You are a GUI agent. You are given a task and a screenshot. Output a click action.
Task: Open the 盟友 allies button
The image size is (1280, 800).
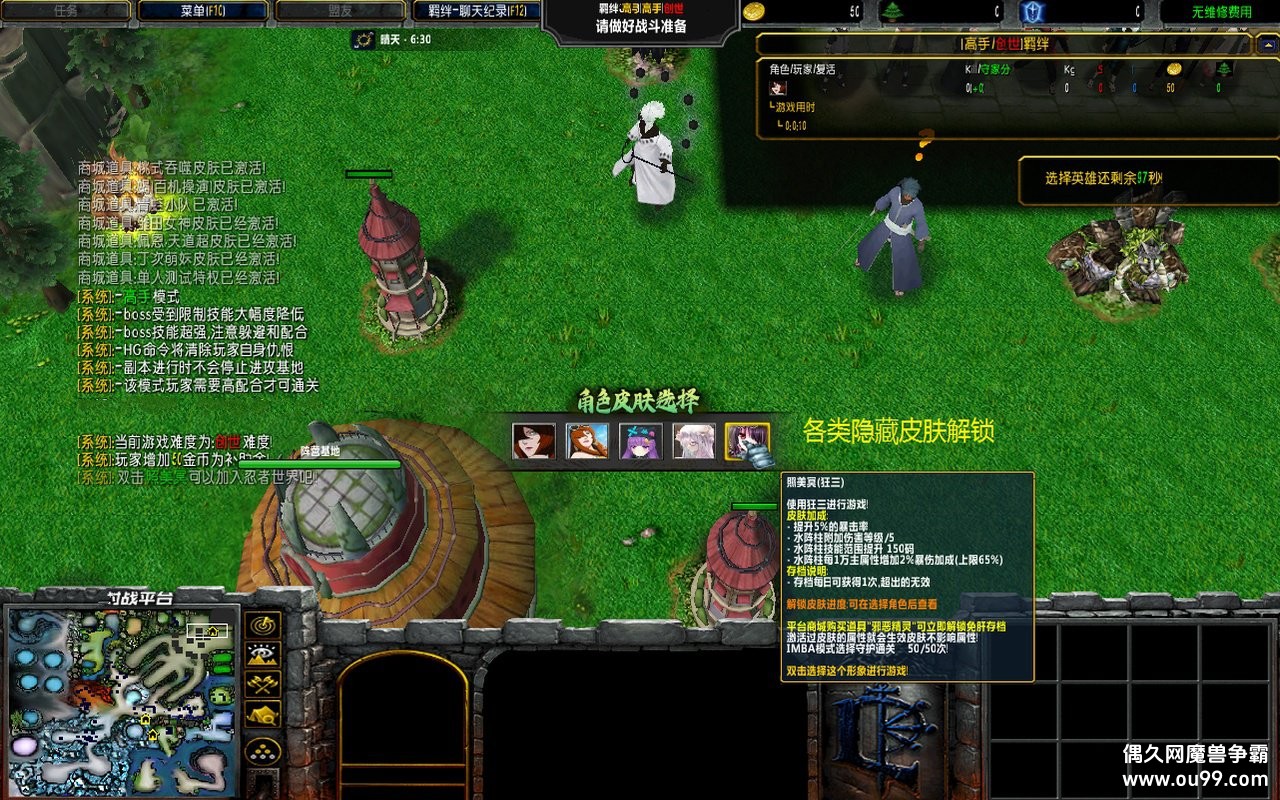point(340,11)
